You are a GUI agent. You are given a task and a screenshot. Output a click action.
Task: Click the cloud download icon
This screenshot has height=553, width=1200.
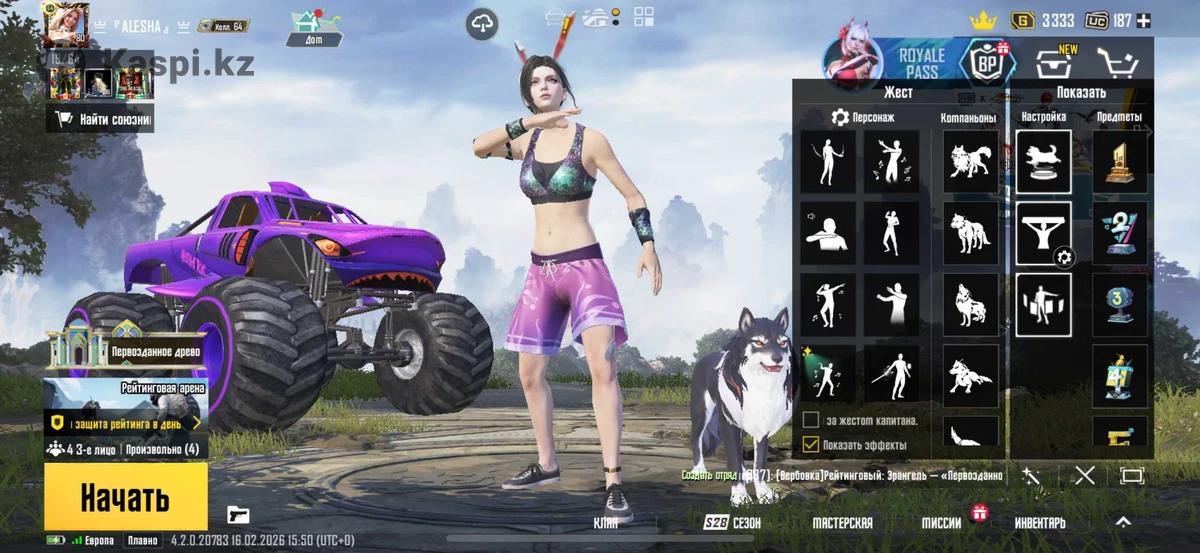point(483,25)
